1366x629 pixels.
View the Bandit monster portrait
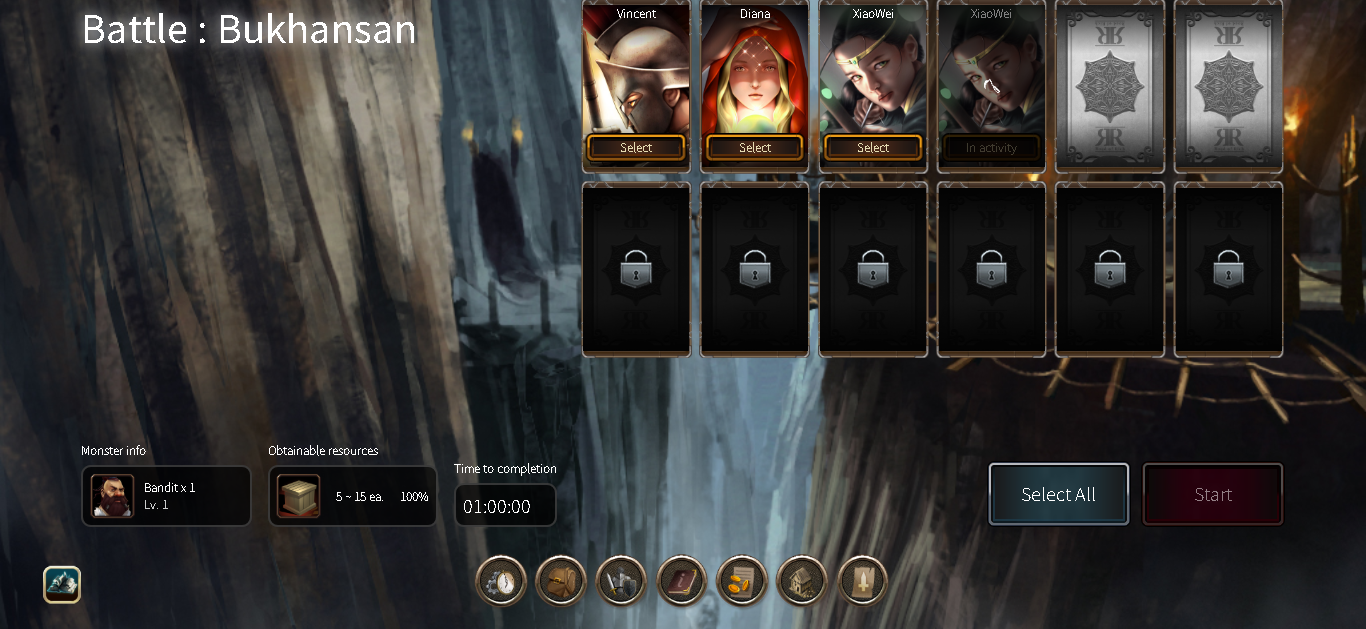[x=112, y=496]
